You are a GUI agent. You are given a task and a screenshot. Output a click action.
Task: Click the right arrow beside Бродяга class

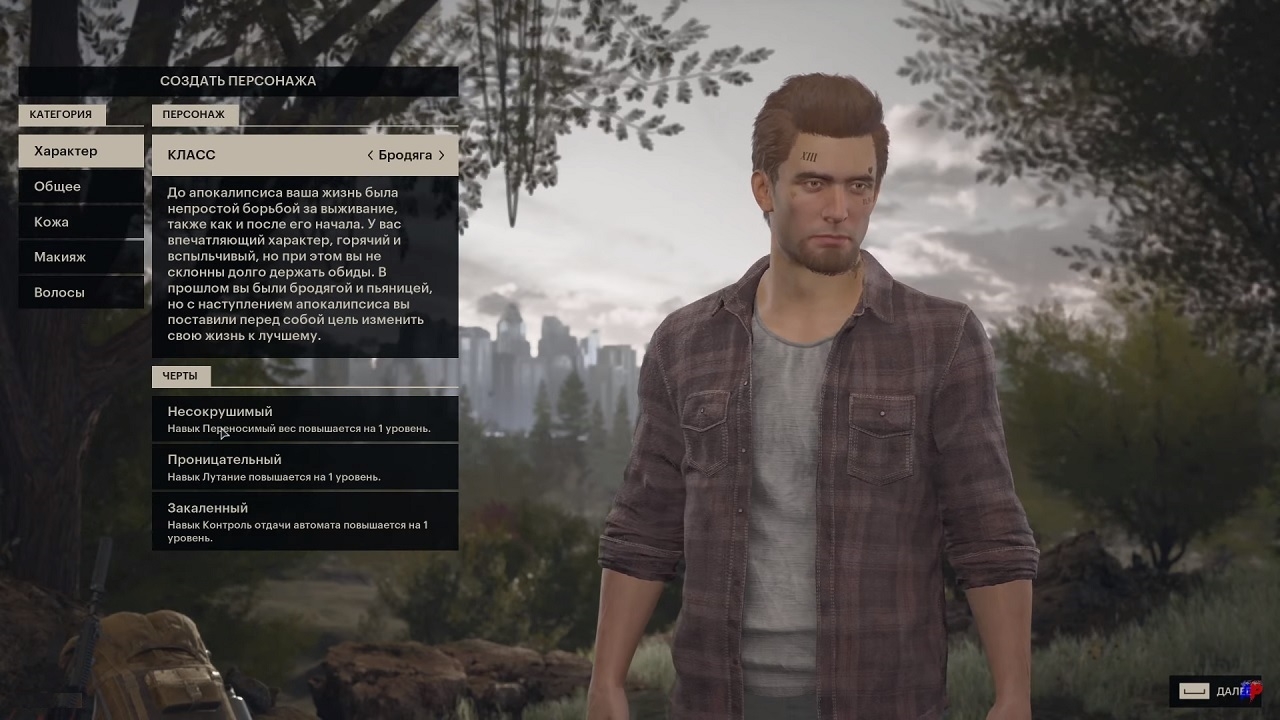442,155
